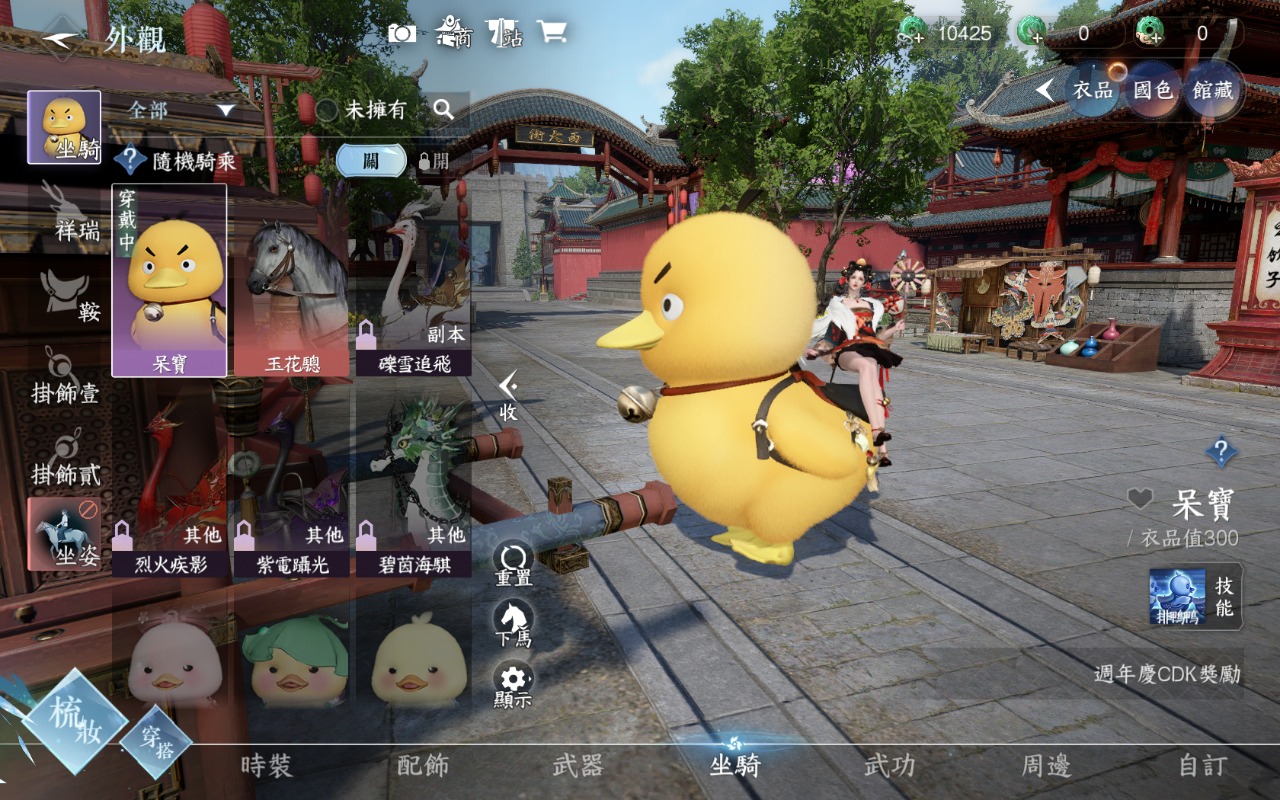
Task: Choose the 坐姿 riding posture category
Action: click(64, 533)
